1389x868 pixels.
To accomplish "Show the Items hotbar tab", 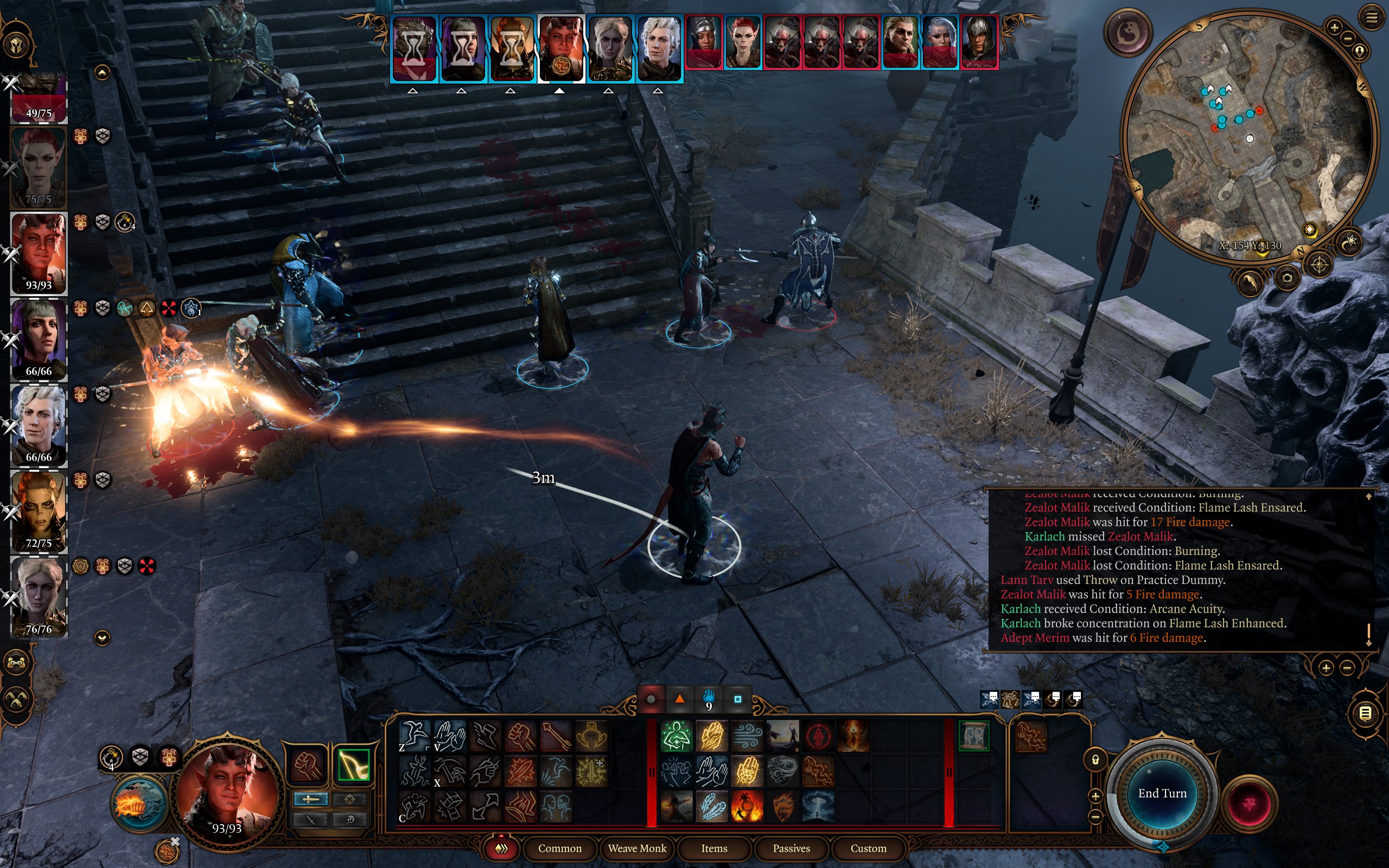I will [x=714, y=848].
